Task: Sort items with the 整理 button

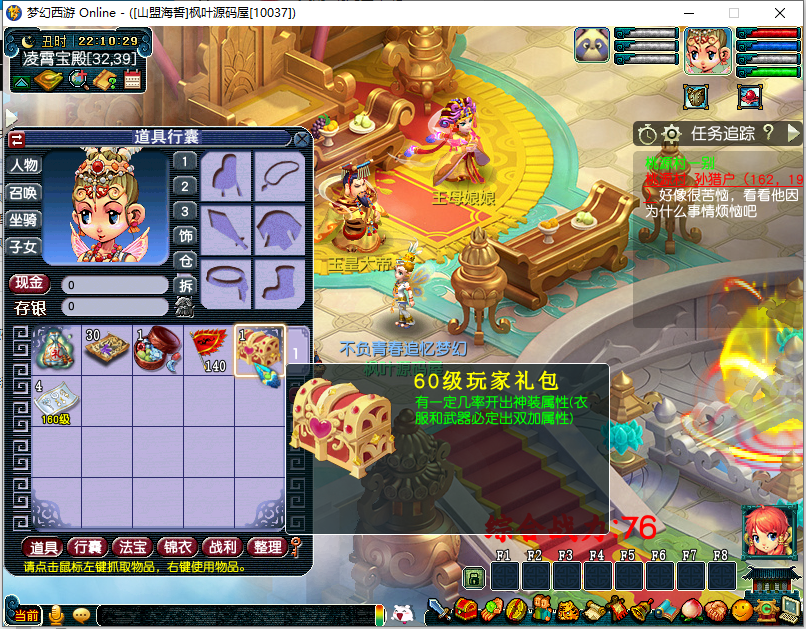Action: (267, 547)
